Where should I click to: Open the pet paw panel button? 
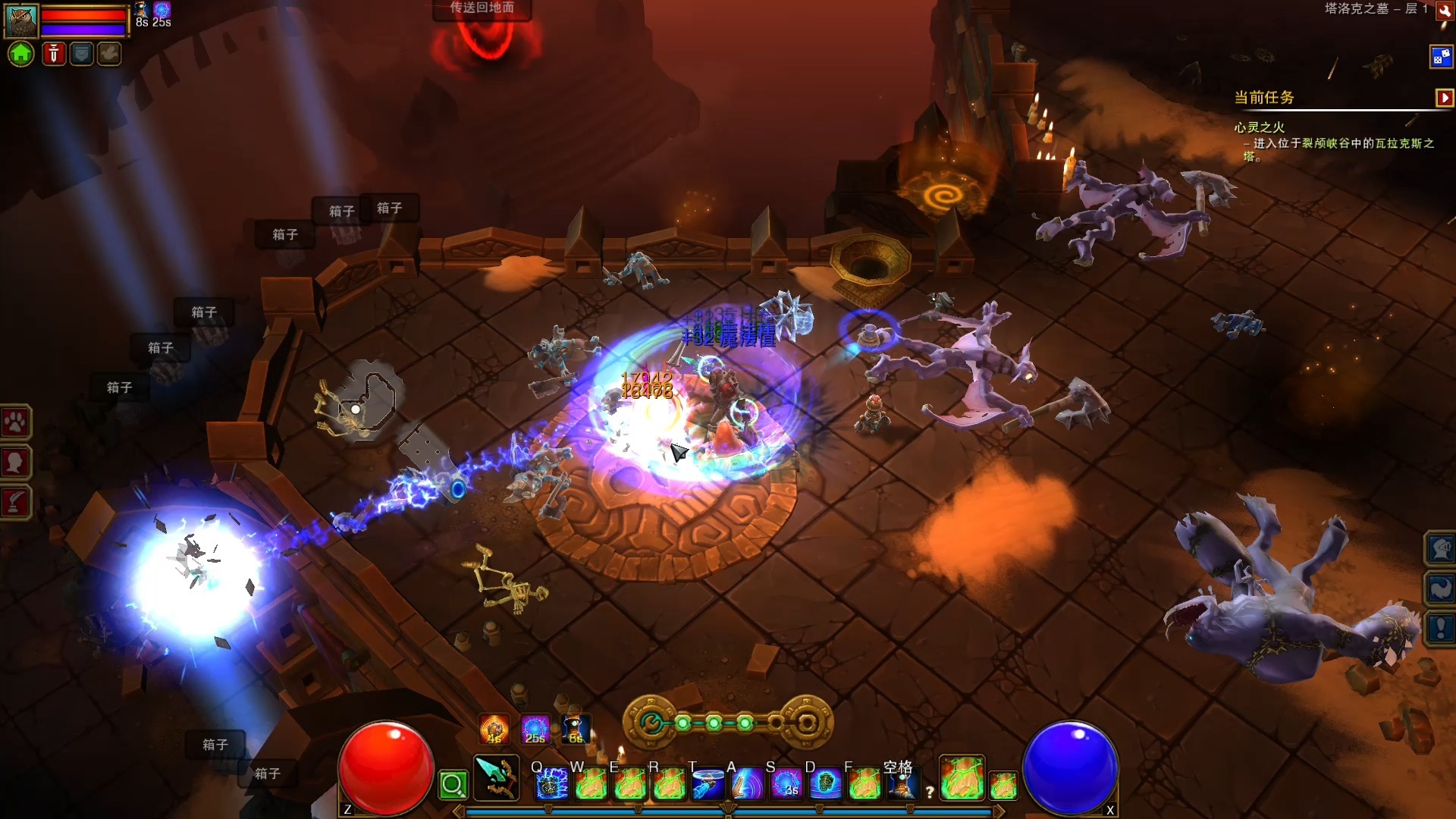coord(15,422)
